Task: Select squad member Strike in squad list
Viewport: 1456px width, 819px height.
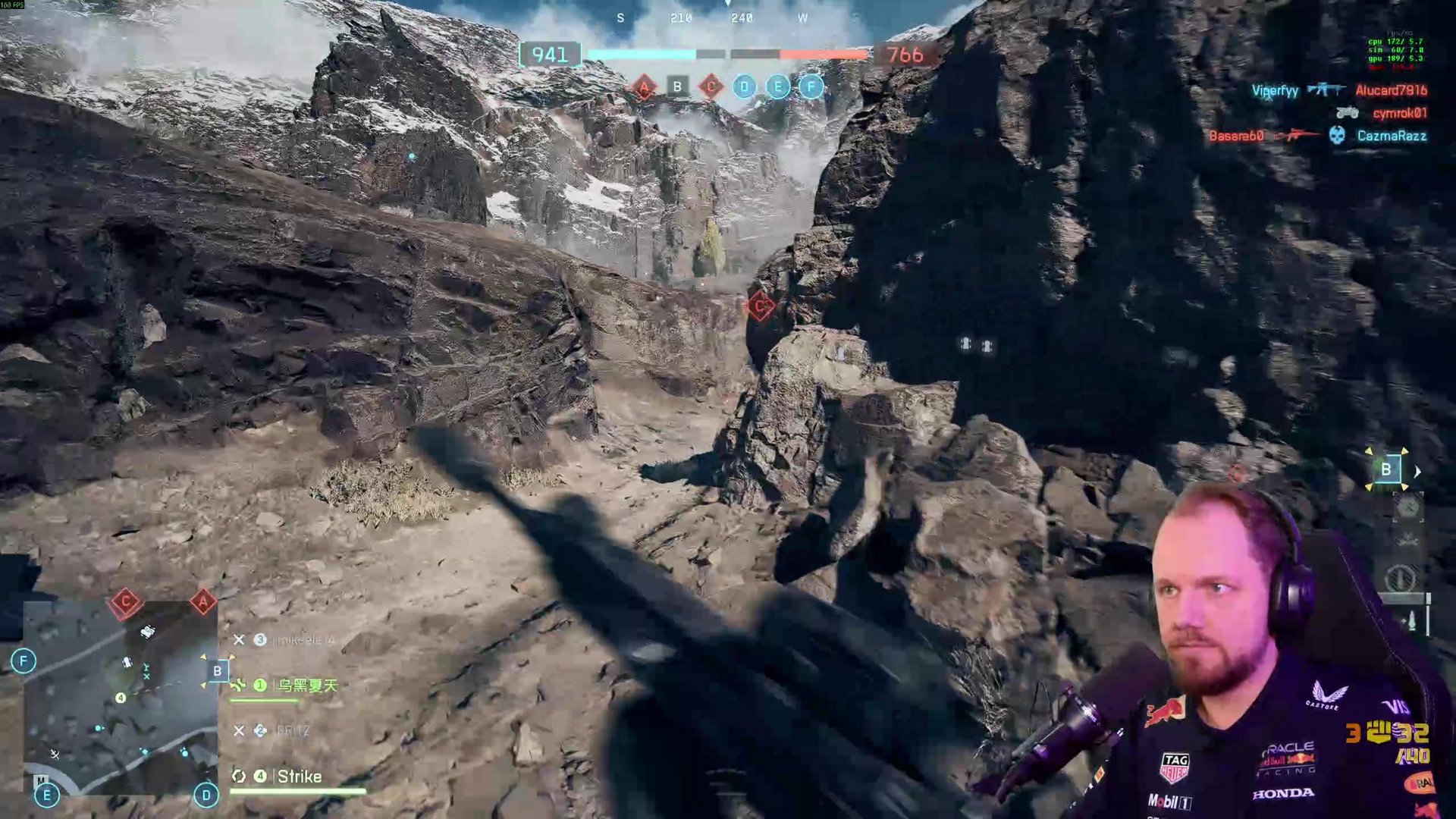Action: pos(299,777)
